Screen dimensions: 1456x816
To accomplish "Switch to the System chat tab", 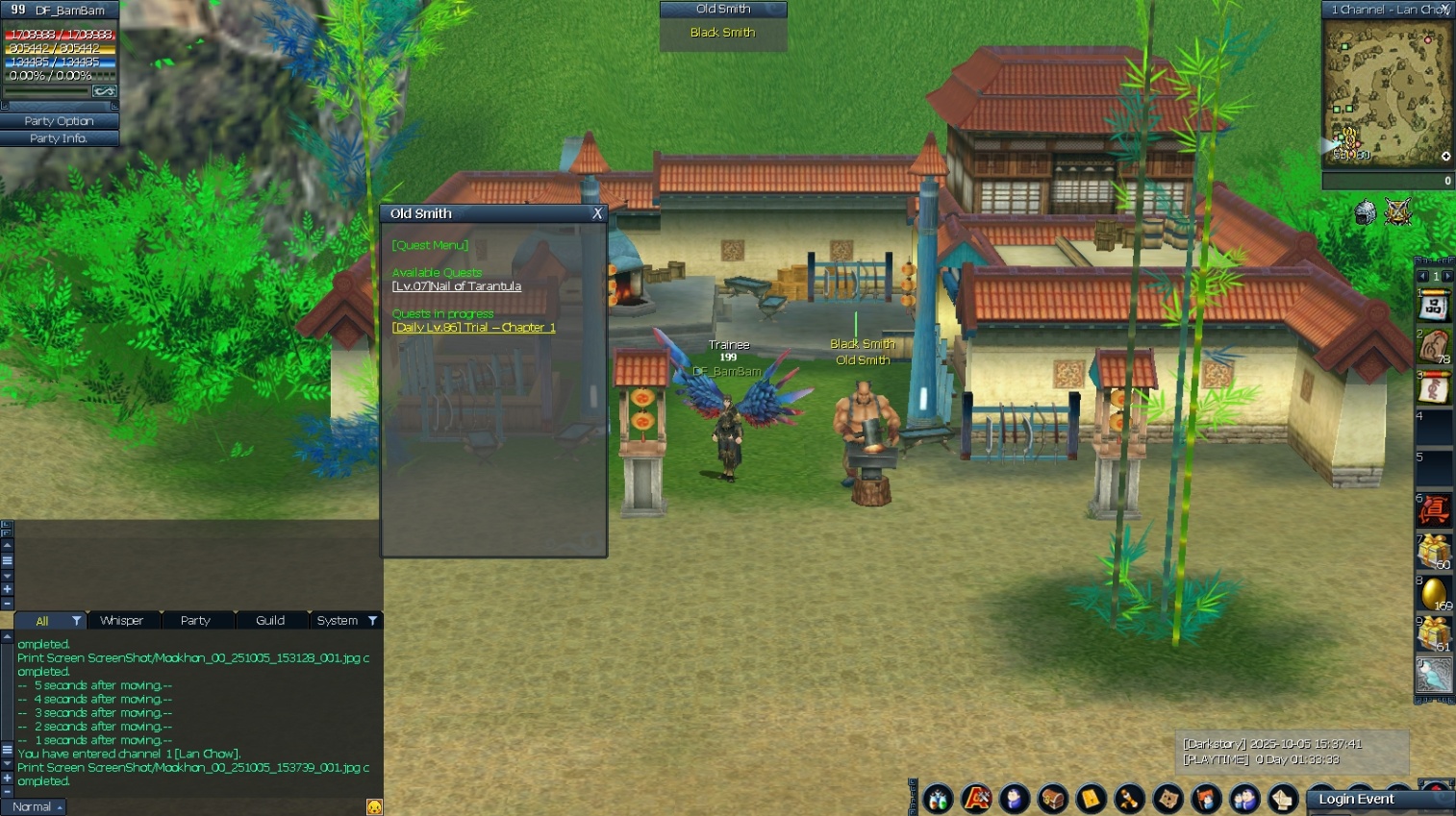I will [x=338, y=621].
